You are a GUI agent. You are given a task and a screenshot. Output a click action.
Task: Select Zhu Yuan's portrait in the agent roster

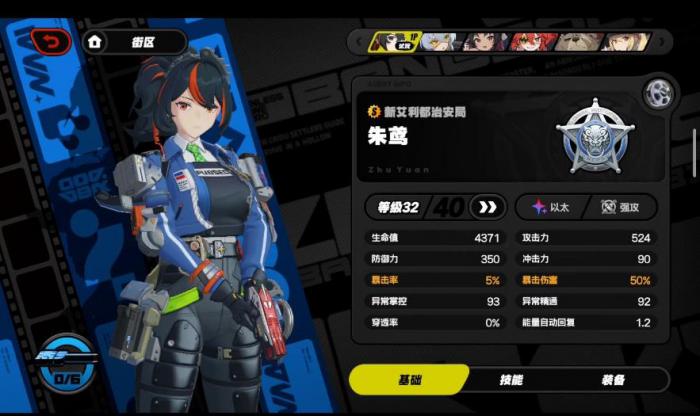tap(391, 41)
